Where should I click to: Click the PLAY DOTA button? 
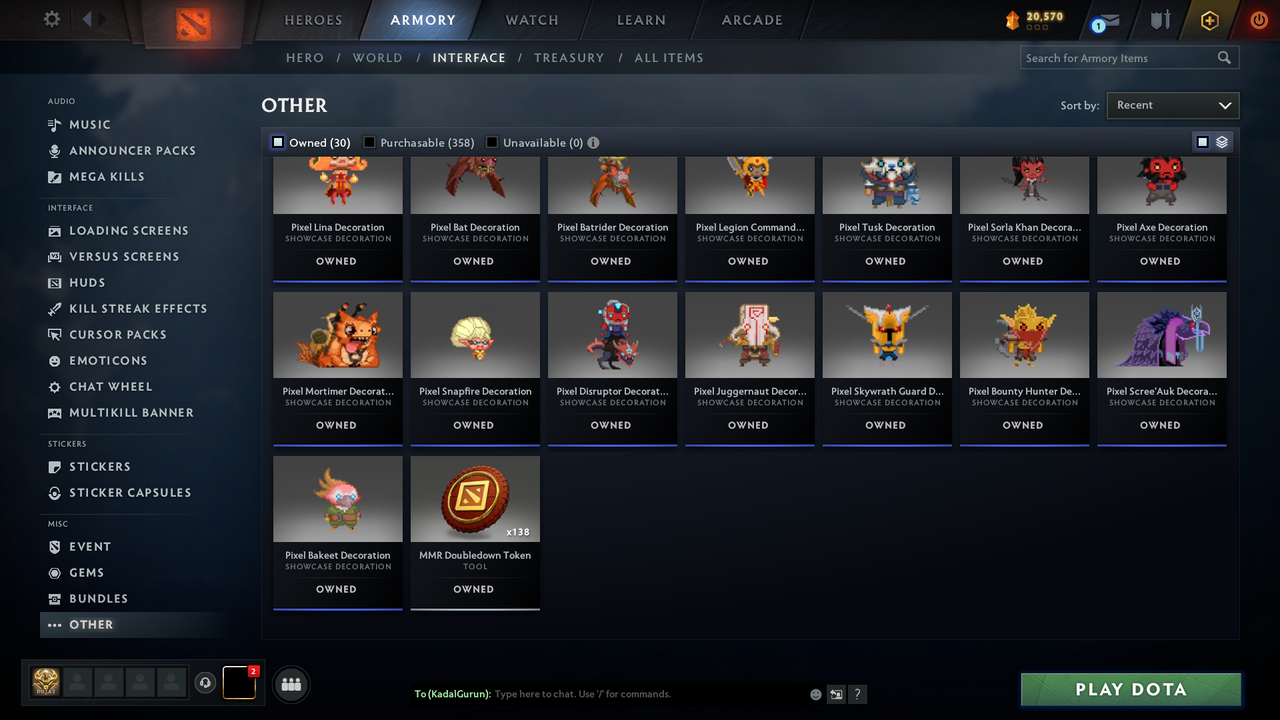click(1130, 689)
